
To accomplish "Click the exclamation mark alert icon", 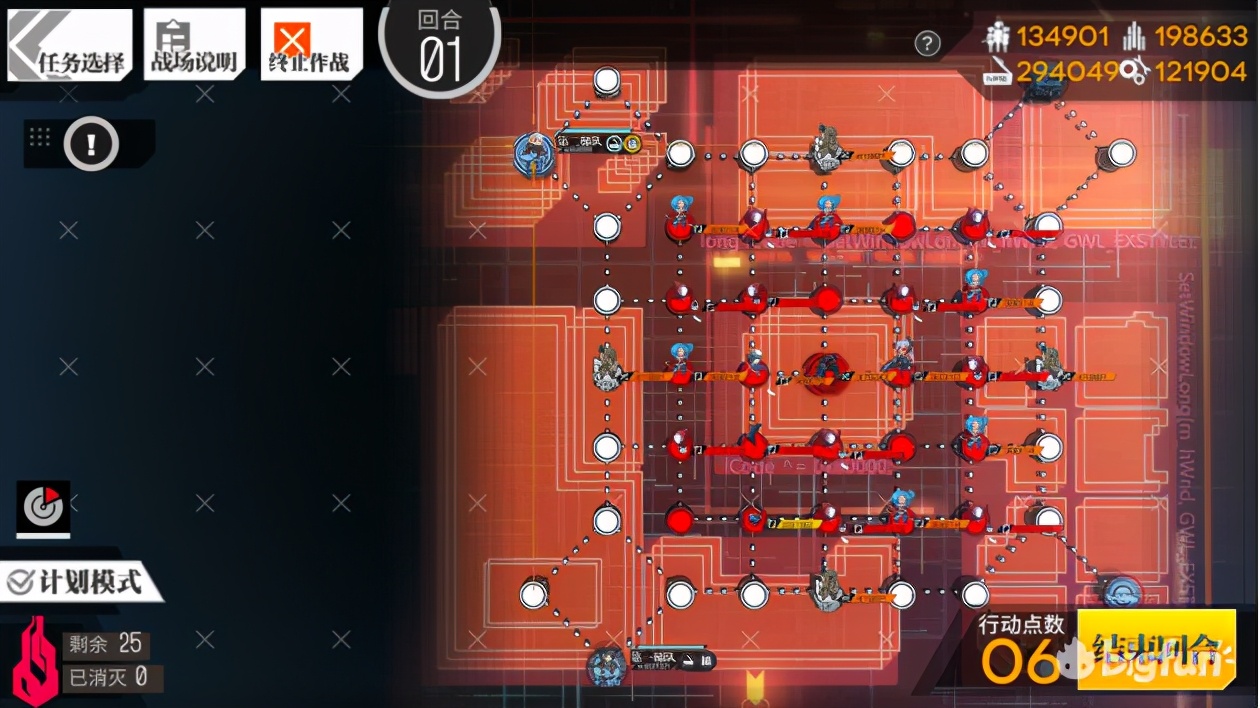I will tap(91, 144).
